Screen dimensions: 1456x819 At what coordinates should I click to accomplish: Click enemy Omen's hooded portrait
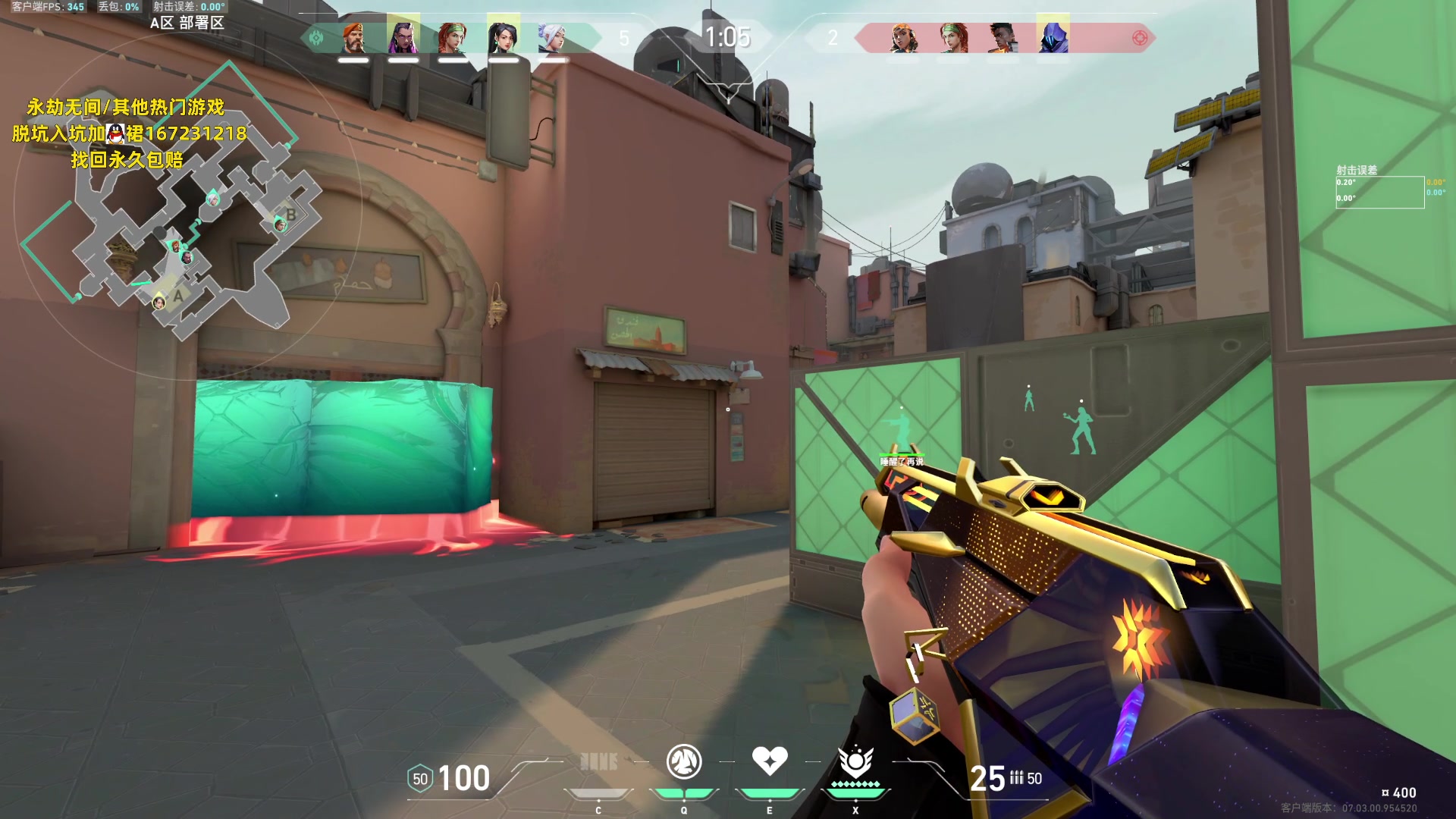pos(1053,36)
